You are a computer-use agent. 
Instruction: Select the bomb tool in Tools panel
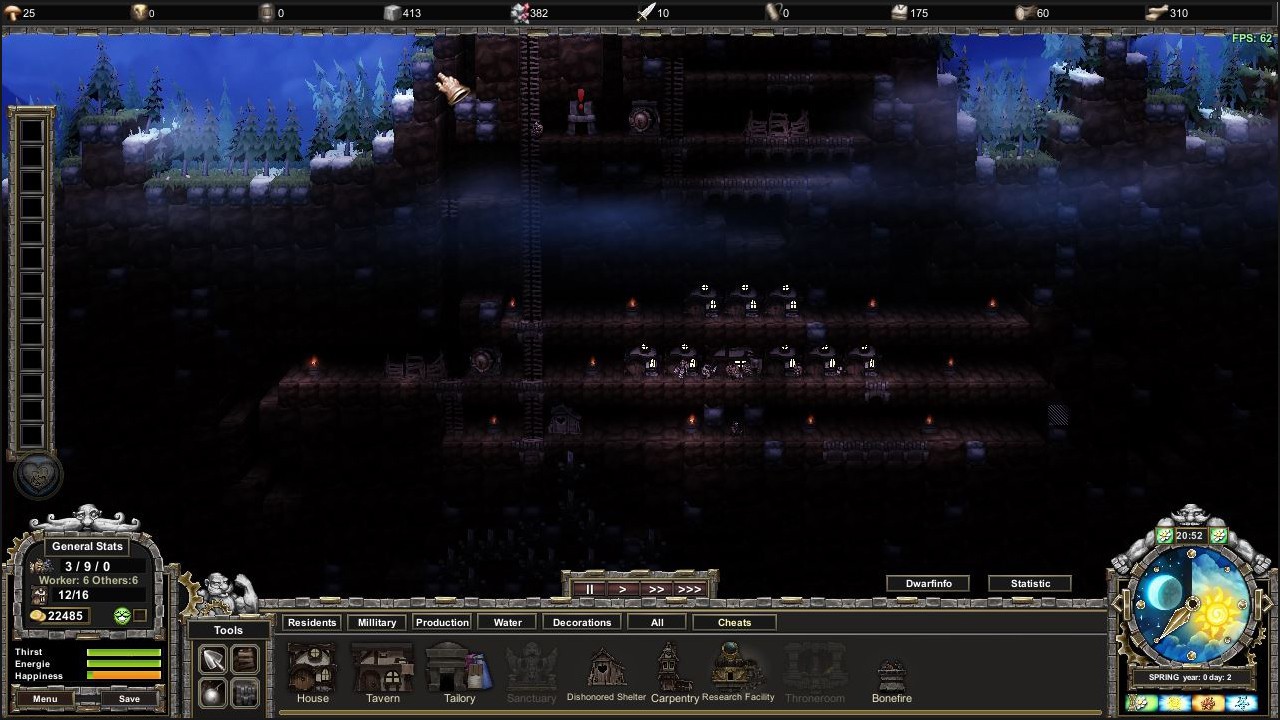pos(212,692)
